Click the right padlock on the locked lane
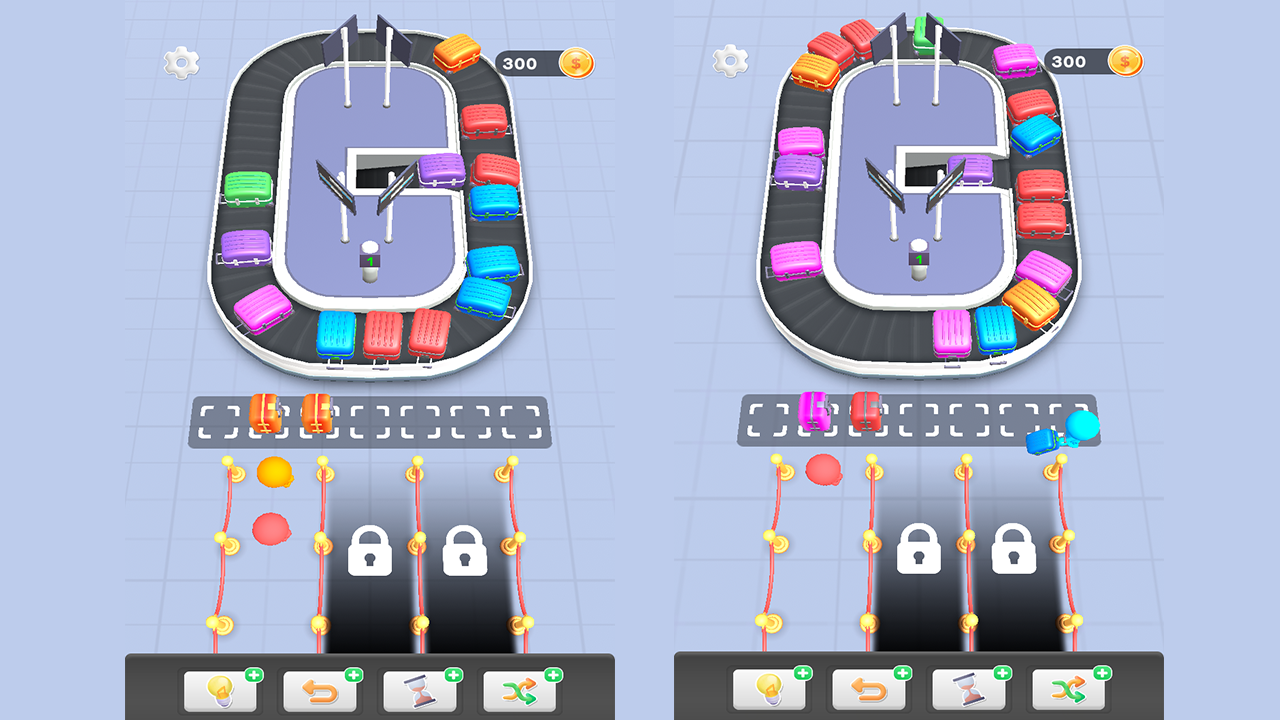Image resolution: width=1280 pixels, height=720 pixels. click(x=466, y=551)
